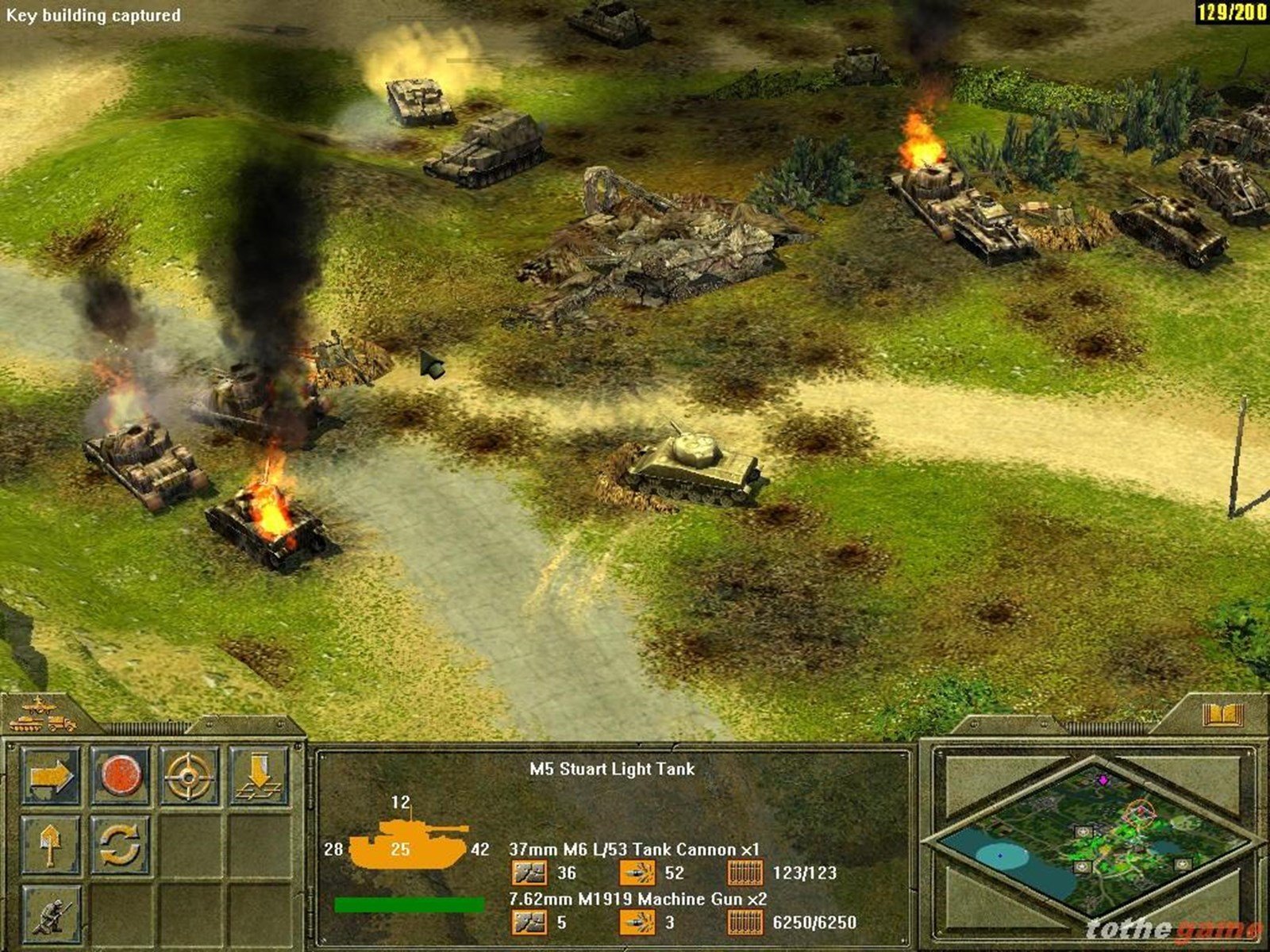Image resolution: width=1270 pixels, height=952 pixels.
Task: Click the red Stop command button
Action: pos(120,777)
